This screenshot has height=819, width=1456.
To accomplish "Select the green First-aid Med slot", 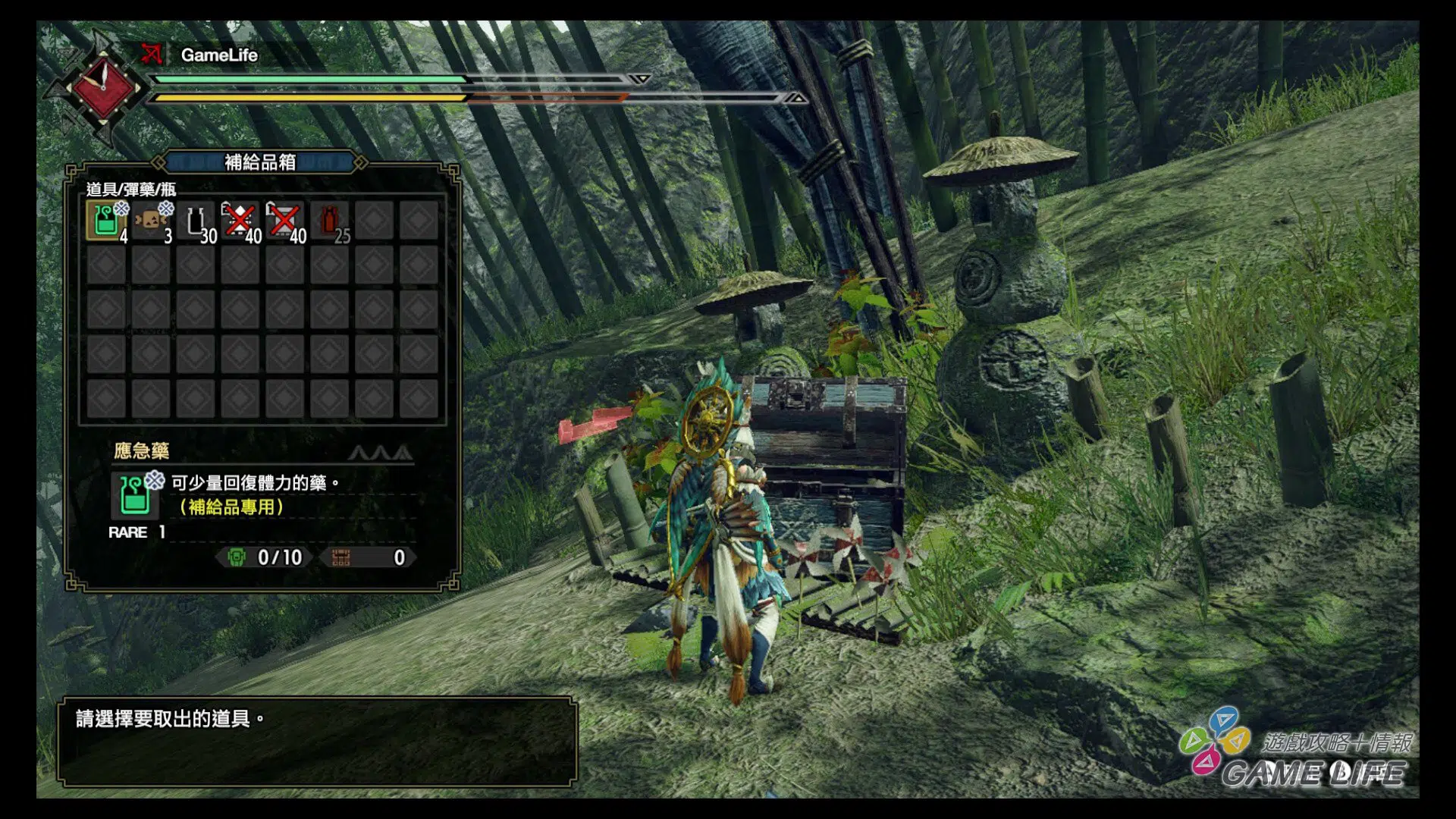I will [106, 221].
